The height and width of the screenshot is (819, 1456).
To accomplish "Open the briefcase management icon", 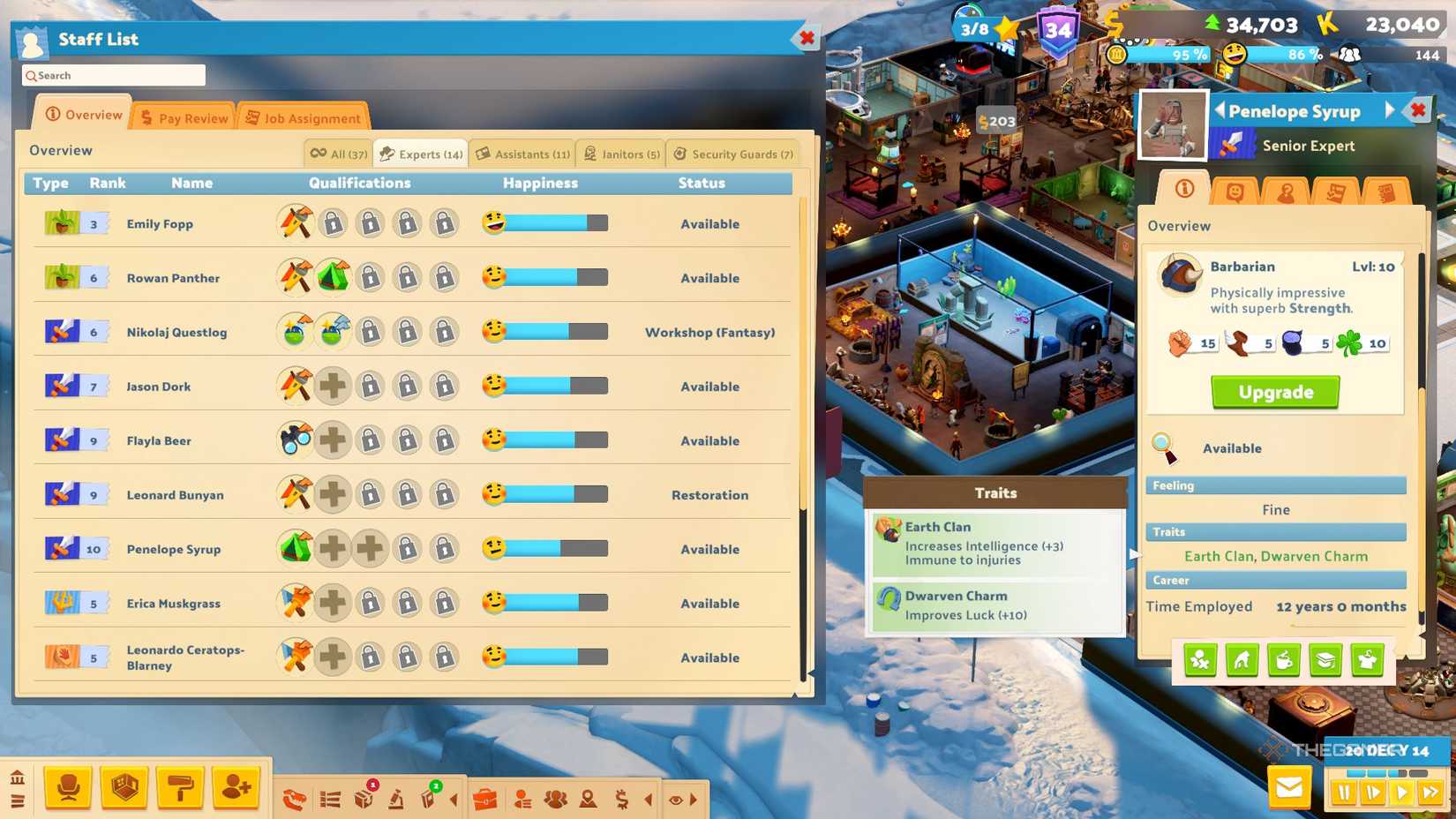I will (x=484, y=799).
